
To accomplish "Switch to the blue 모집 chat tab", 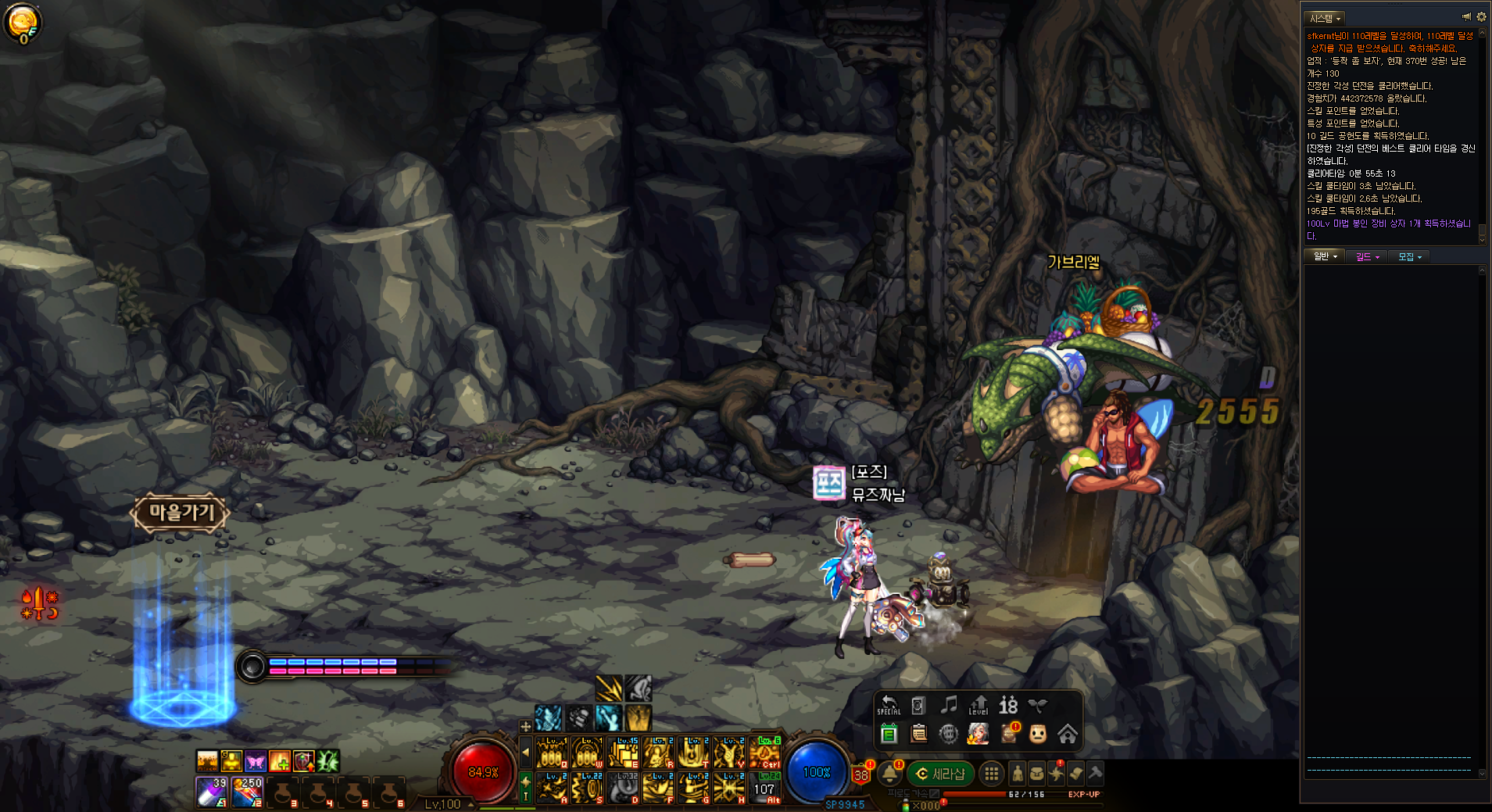I will 1409,256.
